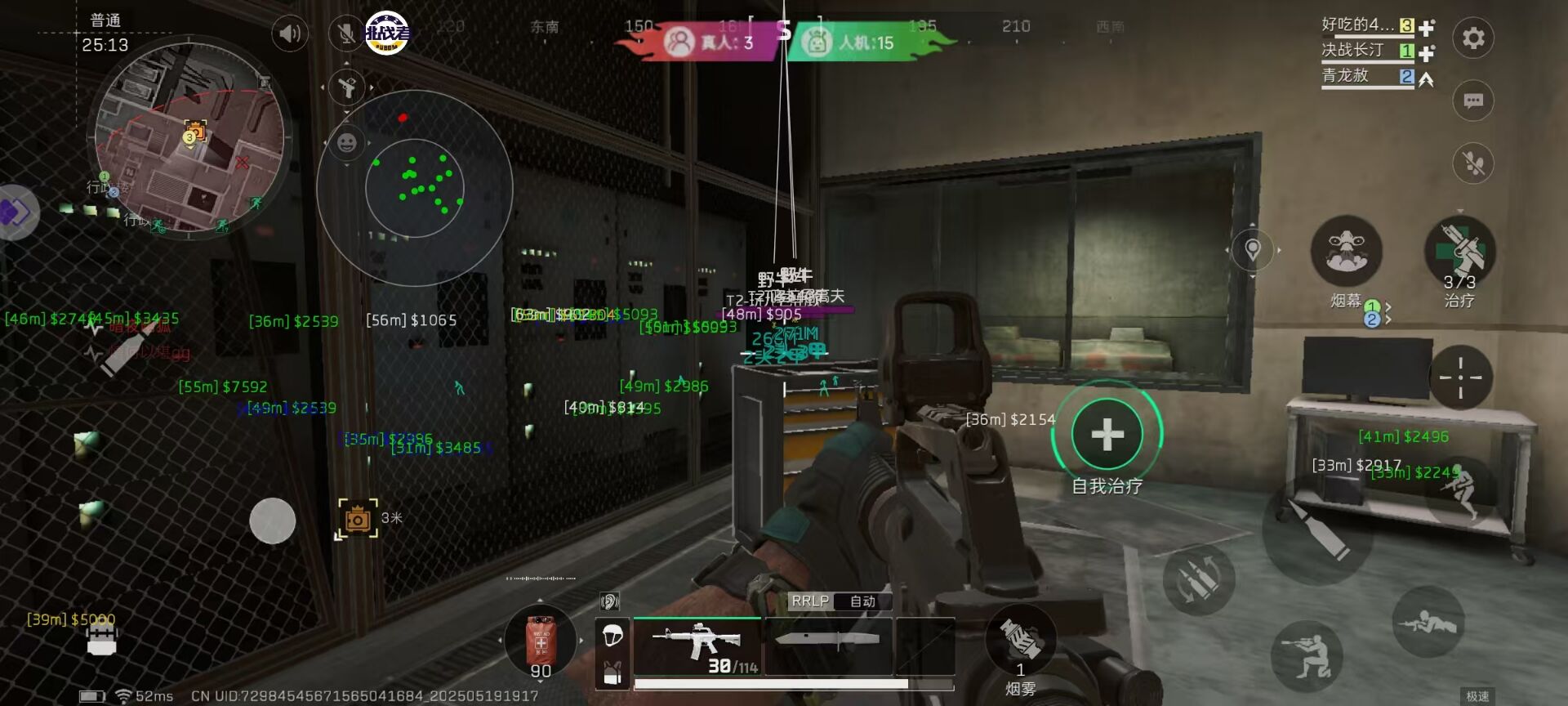Open the settings gear menu
The image size is (1568, 706).
[x=1473, y=38]
